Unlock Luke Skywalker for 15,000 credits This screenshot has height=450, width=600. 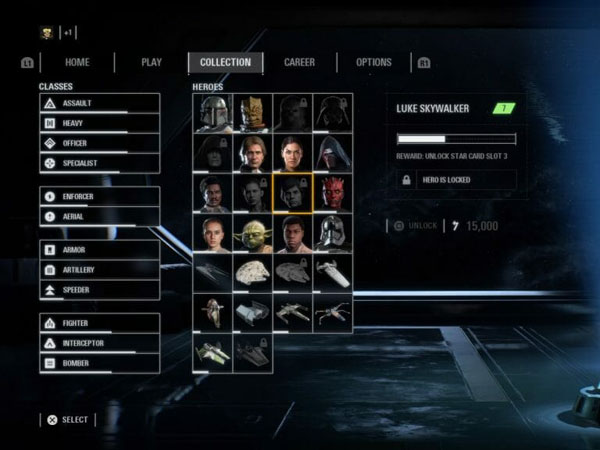click(x=414, y=225)
